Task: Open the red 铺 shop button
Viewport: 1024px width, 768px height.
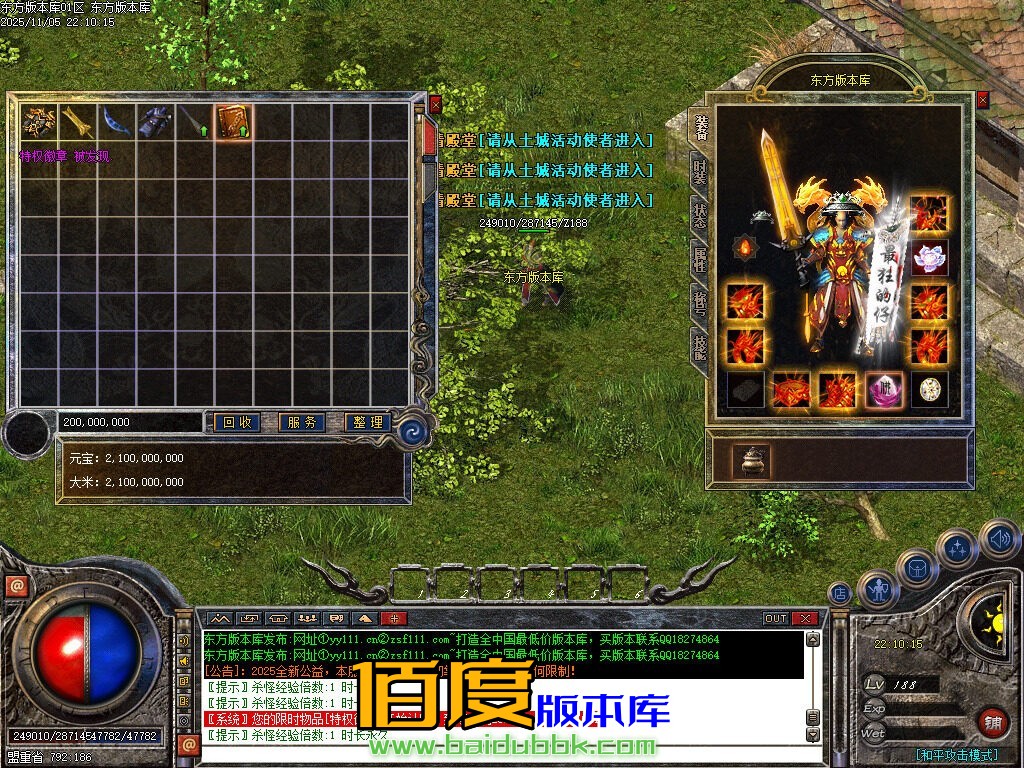Action: [x=993, y=721]
